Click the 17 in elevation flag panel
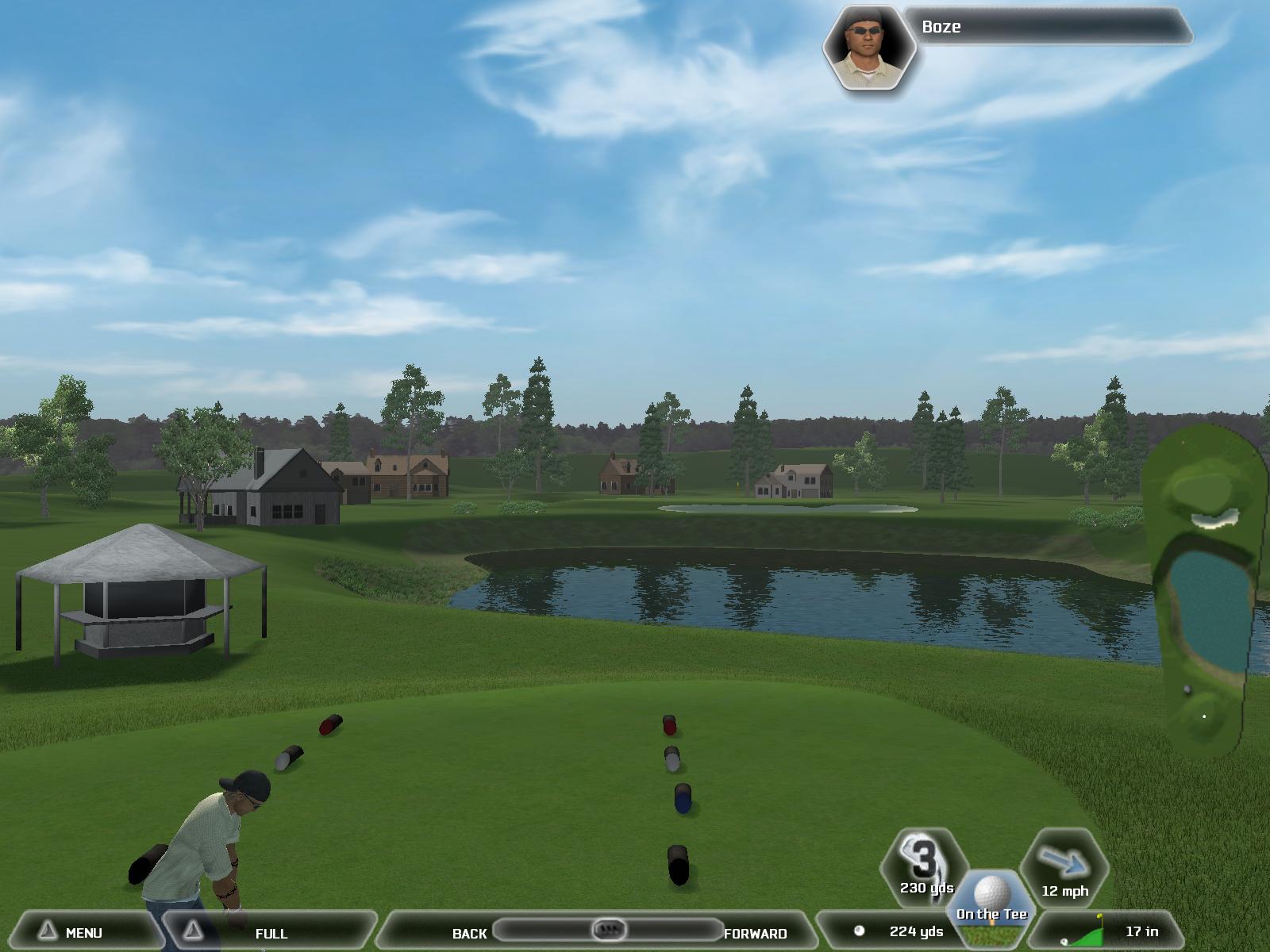This screenshot has width=1270, height=952. click(1111, 931)
